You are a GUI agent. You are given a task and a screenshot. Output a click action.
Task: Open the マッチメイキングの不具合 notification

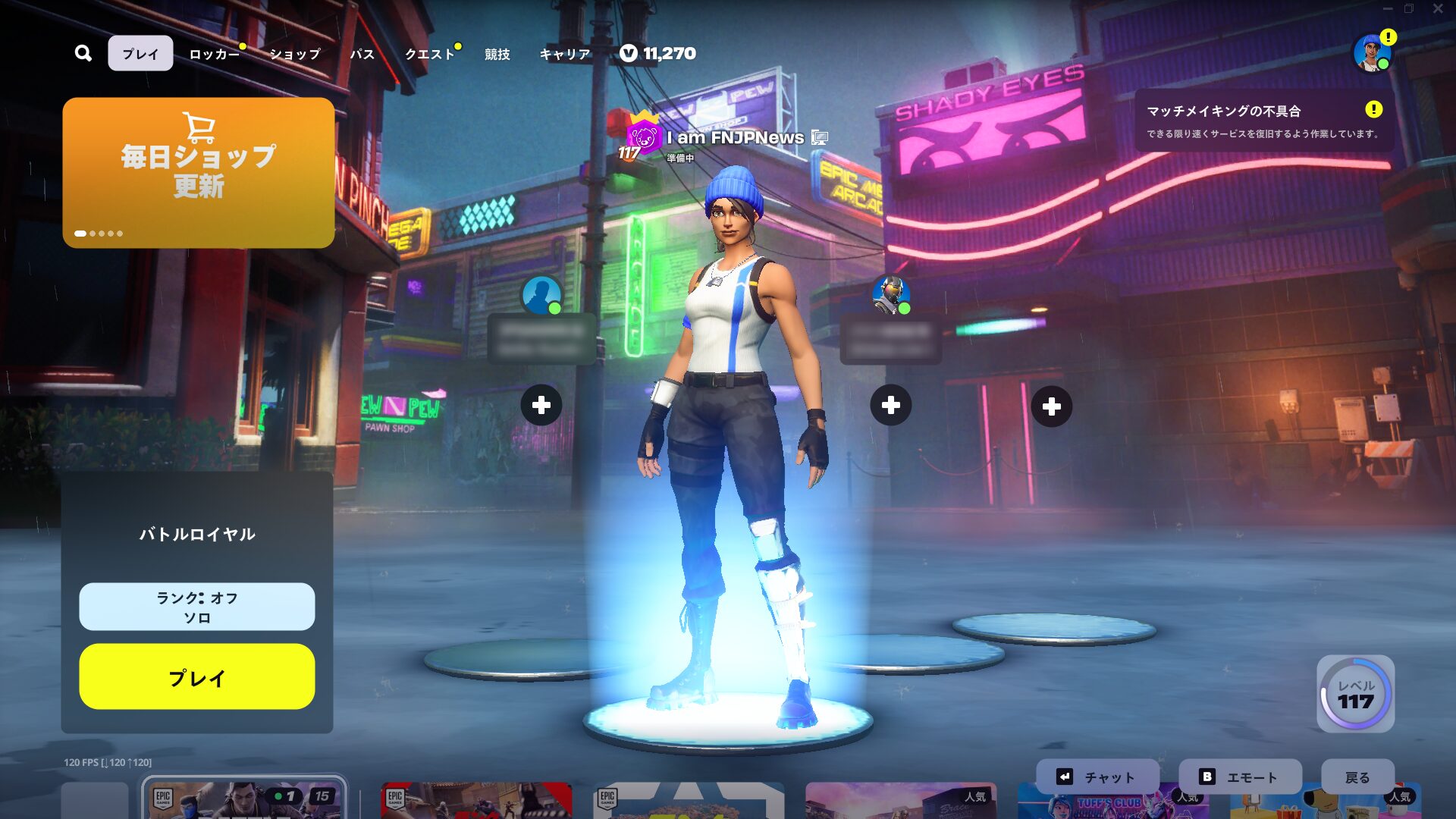click(1263, 121)
